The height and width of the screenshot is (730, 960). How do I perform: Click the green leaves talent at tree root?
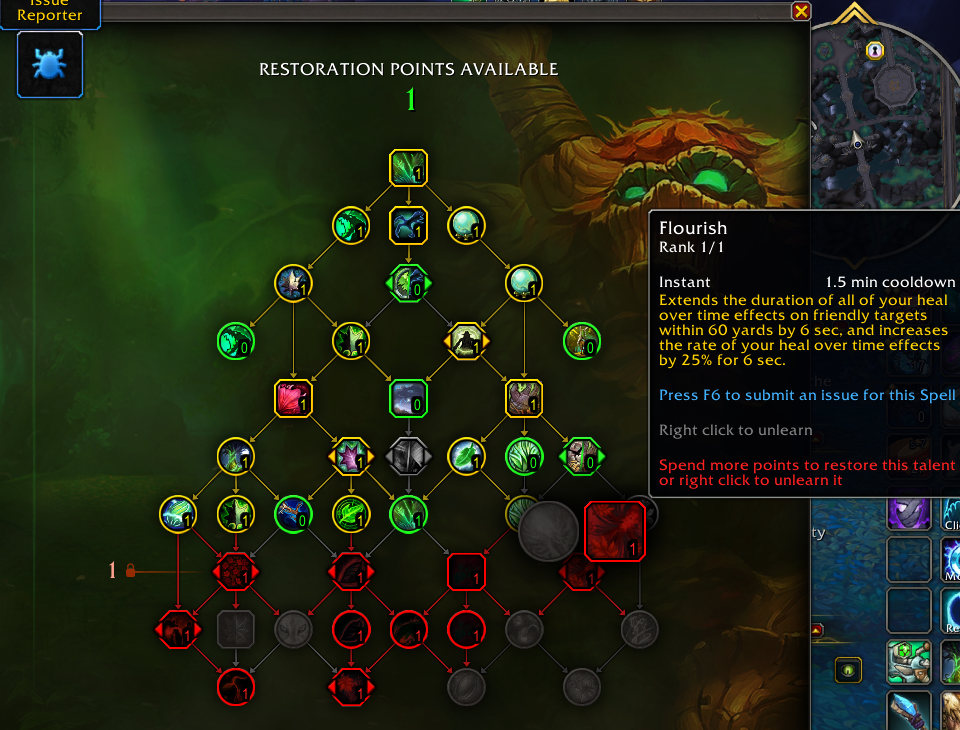coord(408,168)
